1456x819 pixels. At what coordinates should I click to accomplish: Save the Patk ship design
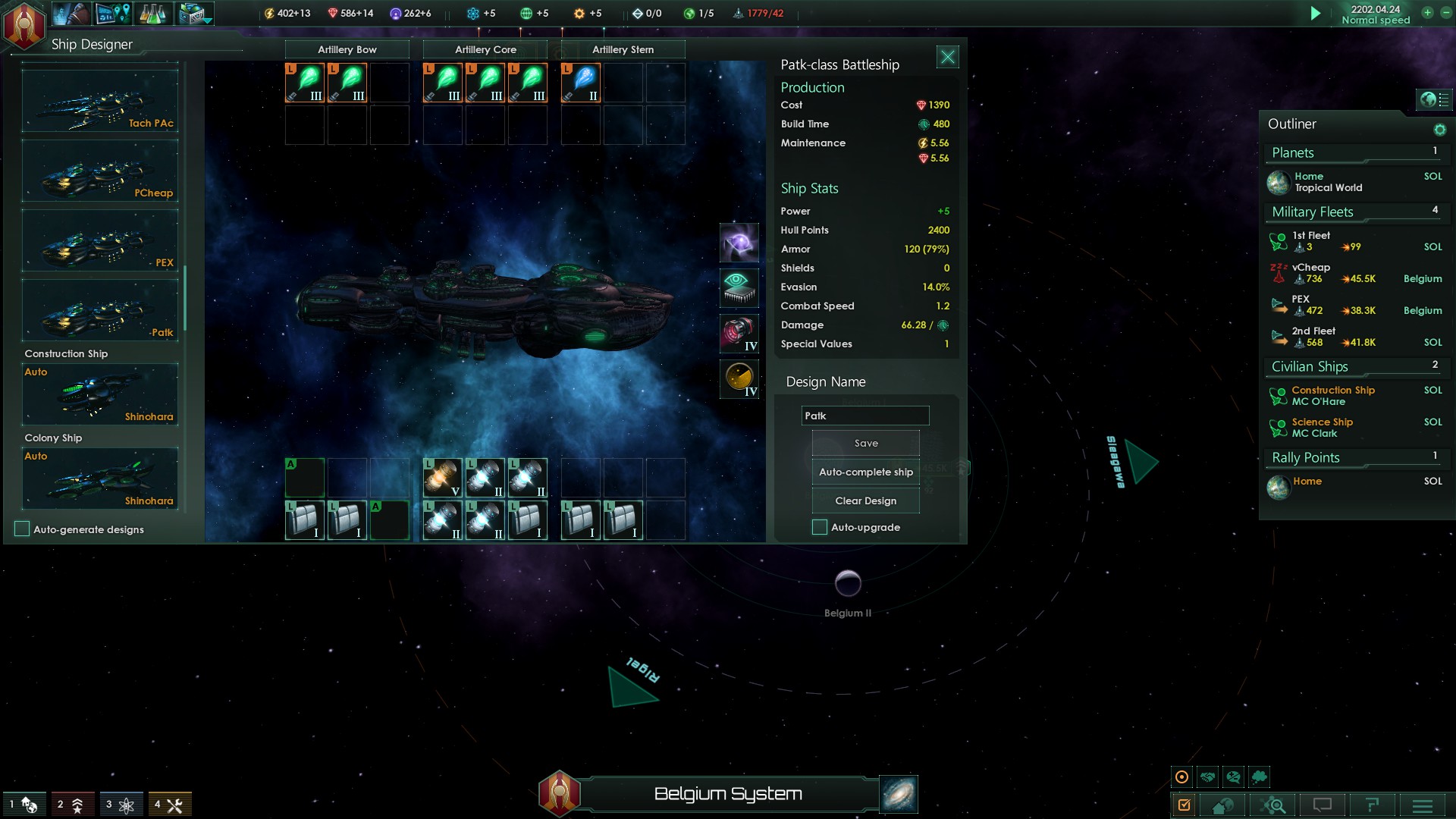[865, 444]
